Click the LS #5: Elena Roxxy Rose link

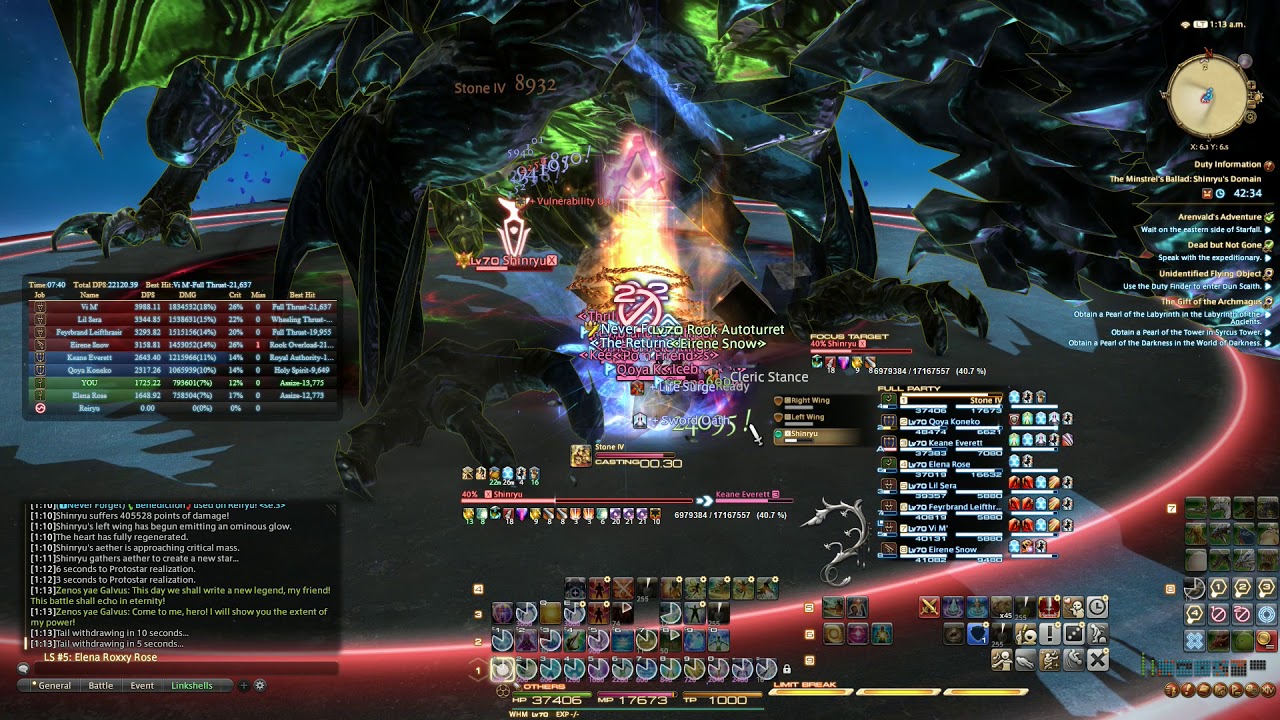(101, 657)
